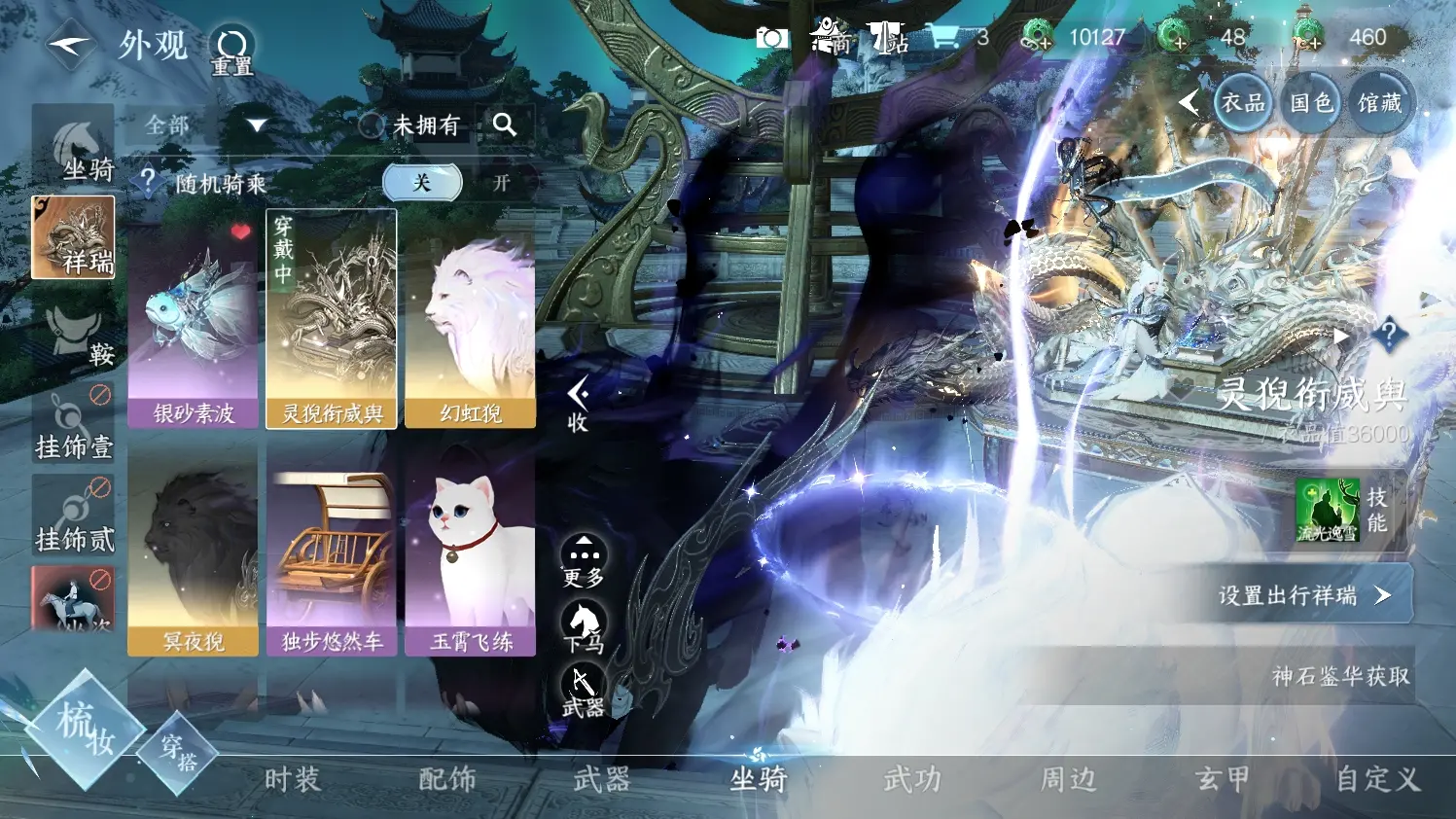Switch to the 时装 bottom tab
This screenshot has height=819, width=1456.
coord(292,779)
